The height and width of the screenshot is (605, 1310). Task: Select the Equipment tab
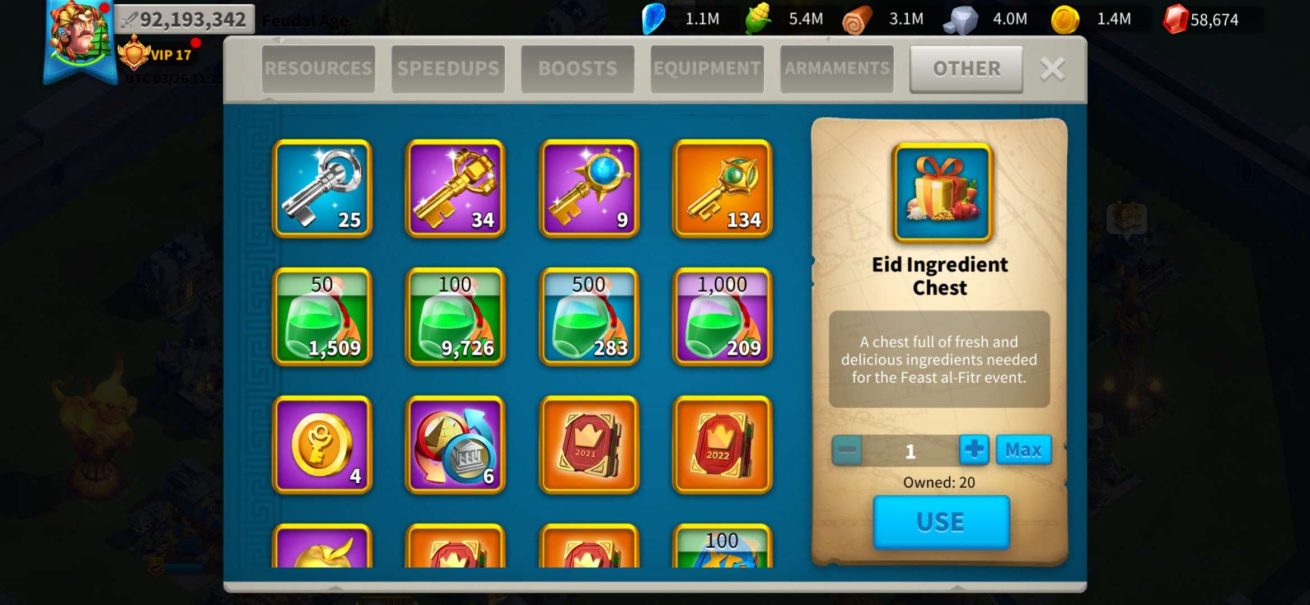point(707,69)
